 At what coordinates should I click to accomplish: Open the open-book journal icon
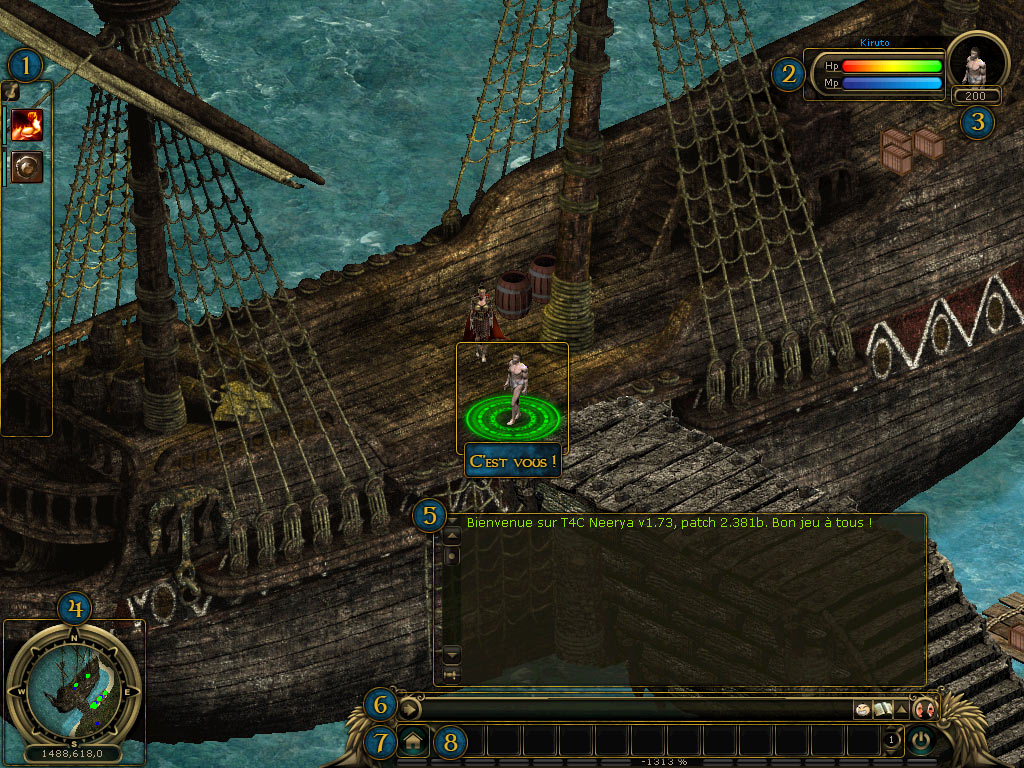pyautogui.click(x=881, y=709)
